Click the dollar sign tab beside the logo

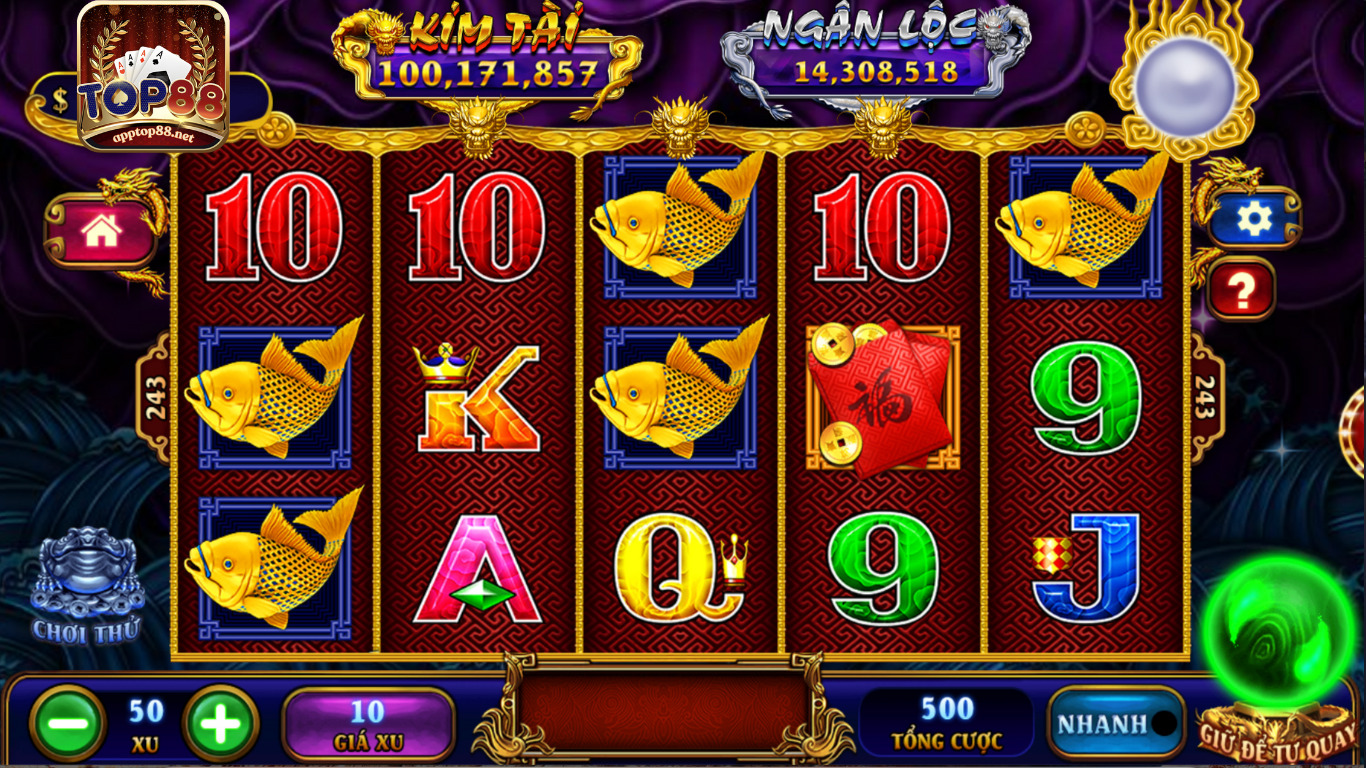click(58, 99)
